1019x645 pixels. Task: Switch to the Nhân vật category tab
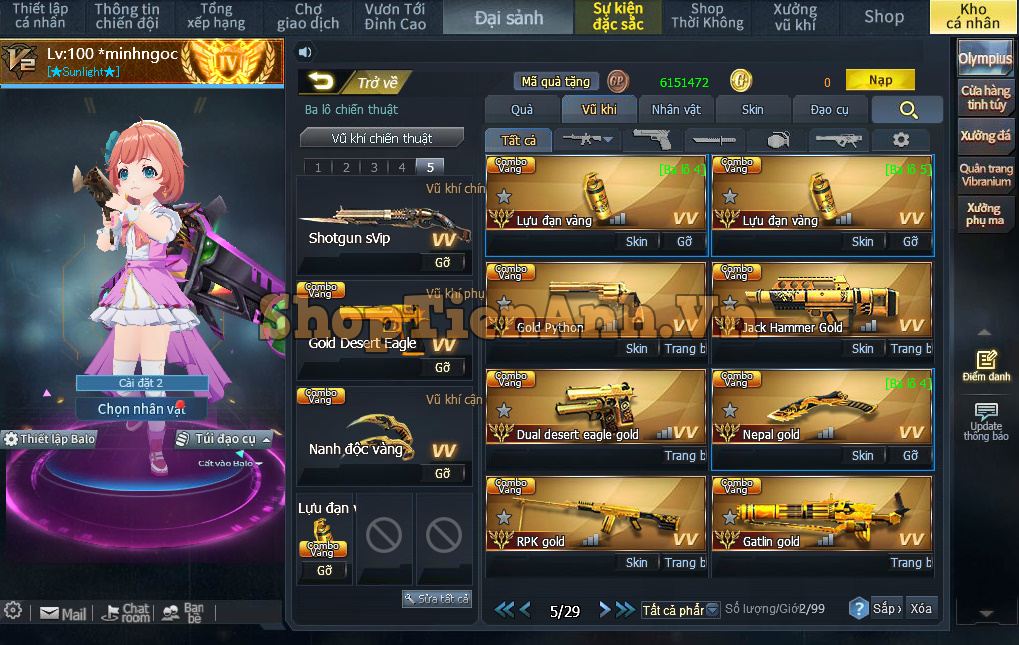[676, 110]
